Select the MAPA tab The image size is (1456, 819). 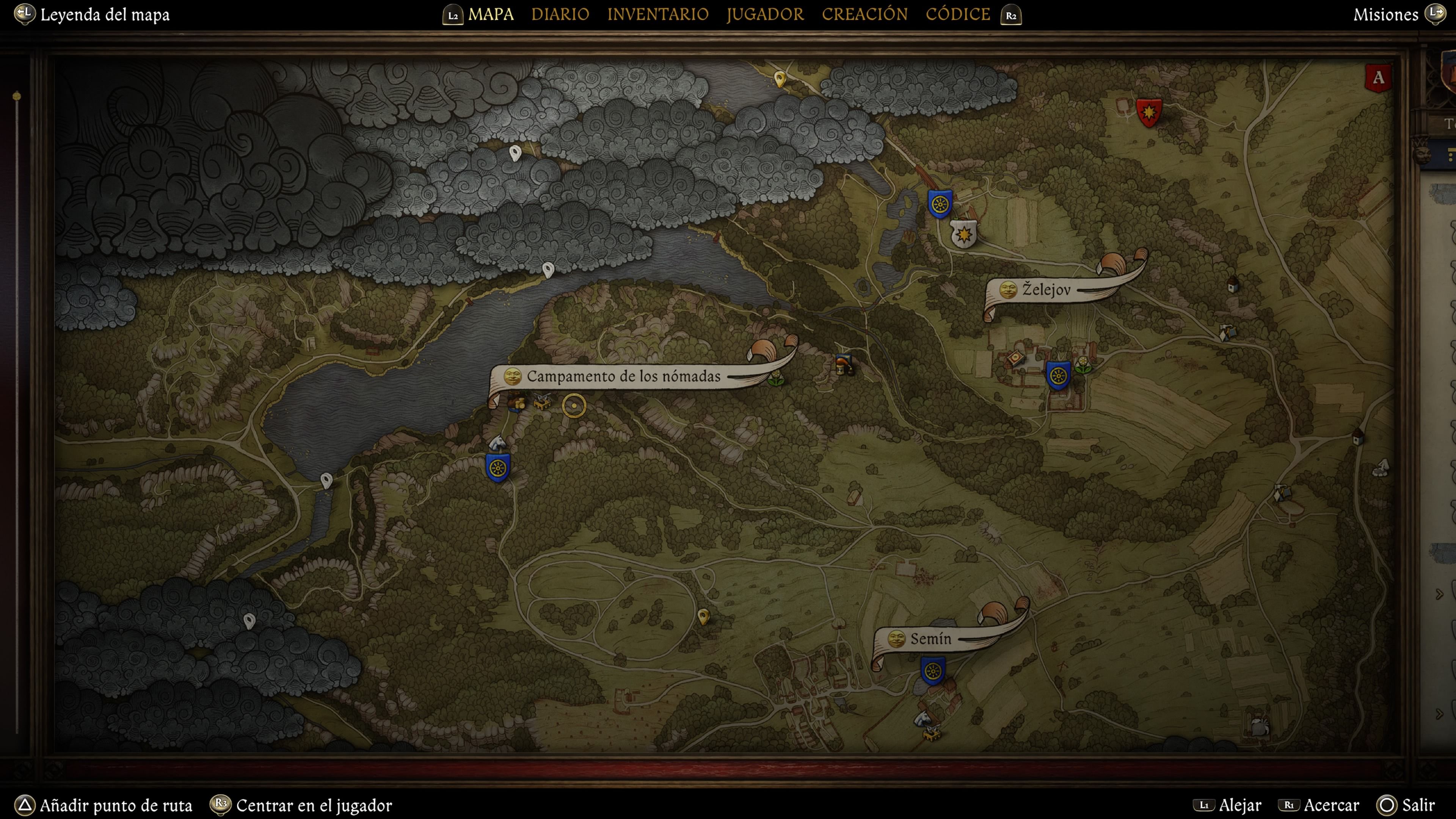point(491,14)
